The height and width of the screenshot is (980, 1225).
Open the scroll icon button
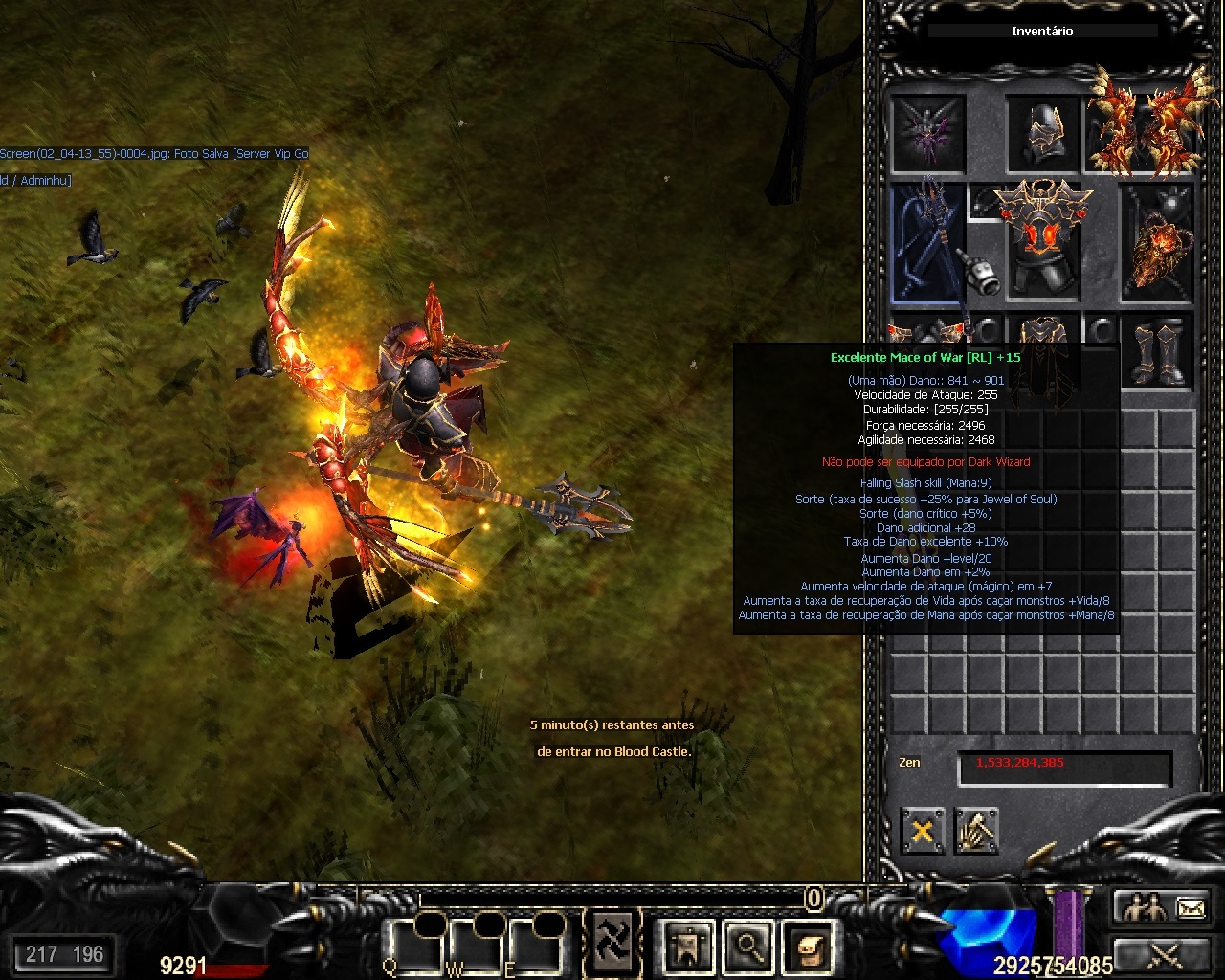[807, 947]
